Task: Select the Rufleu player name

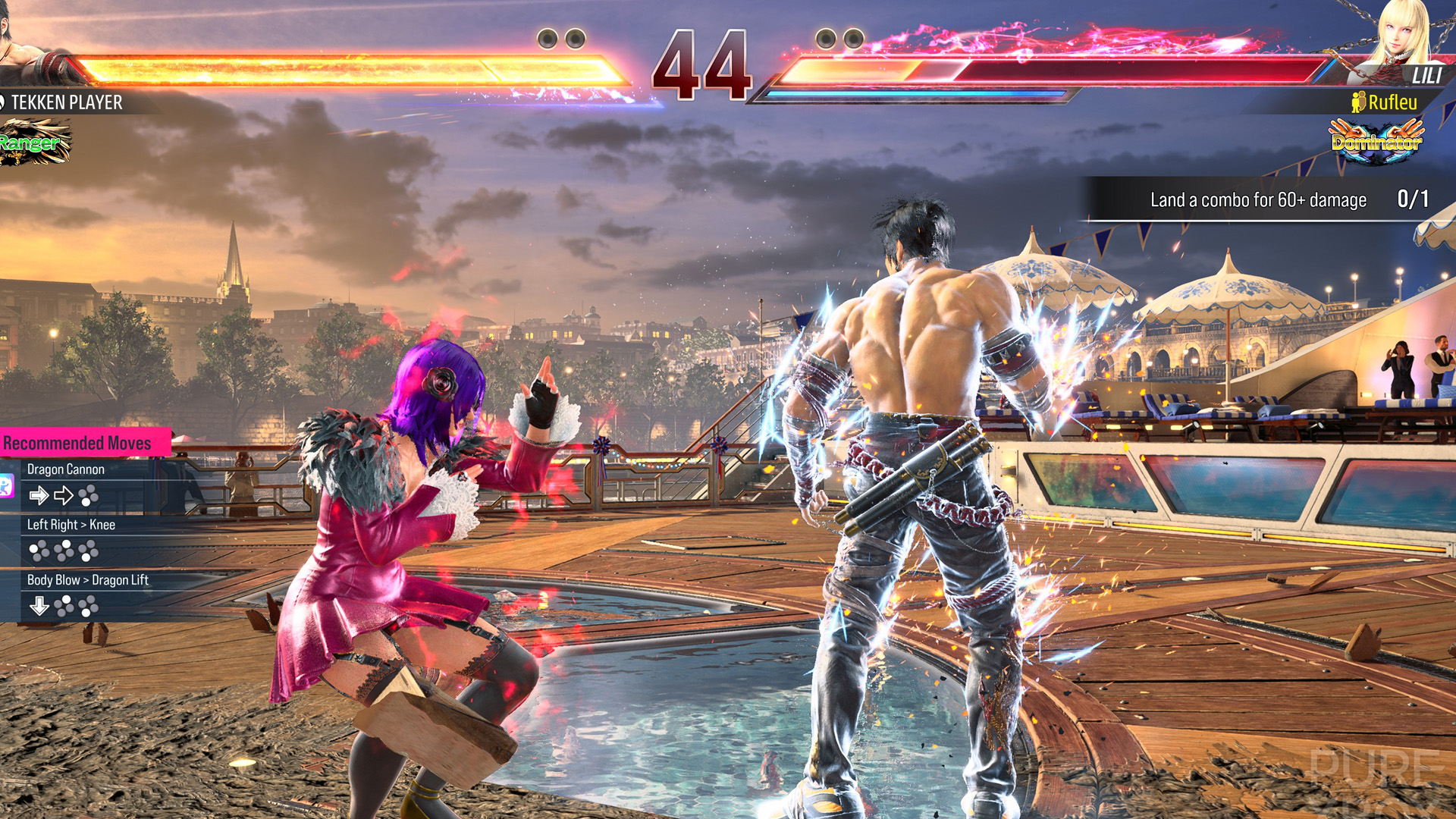Action: (x=1392, y=102)
